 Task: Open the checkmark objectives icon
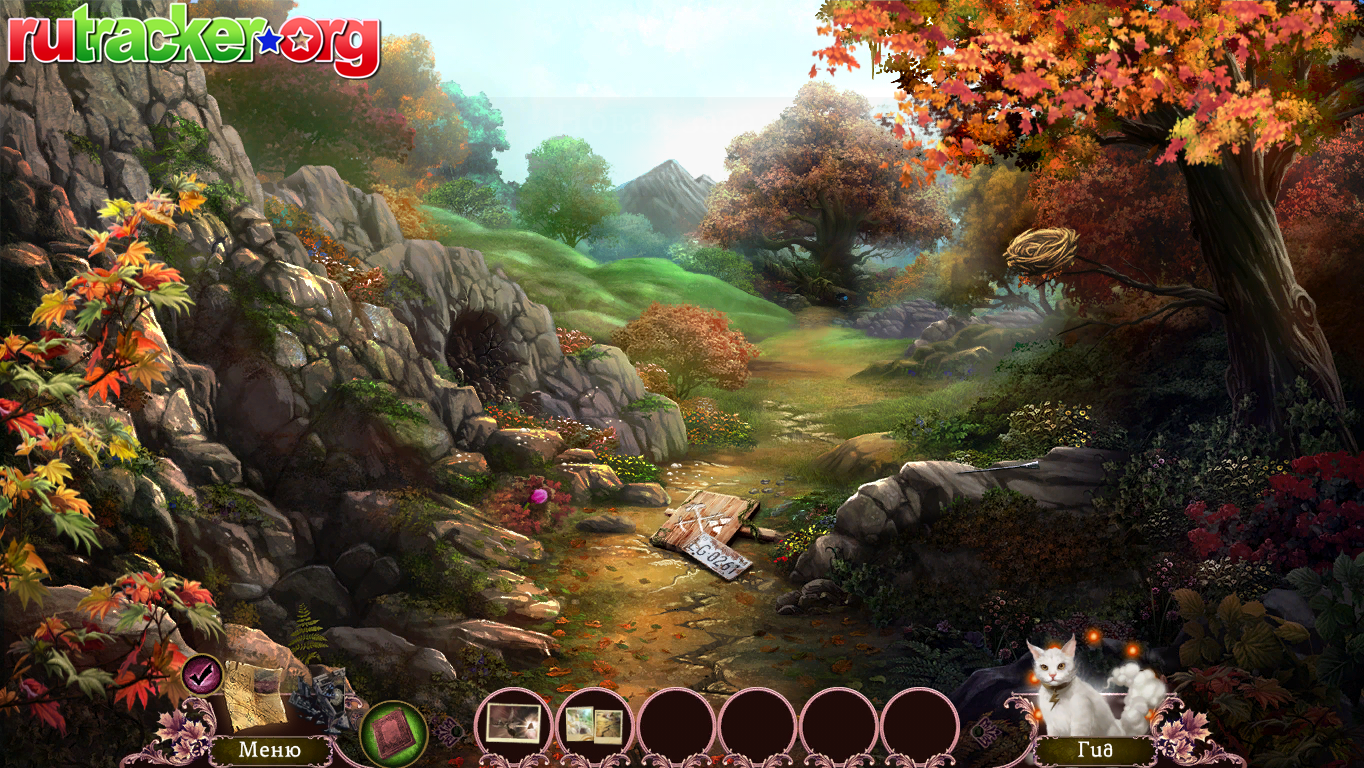coord(203,675)
